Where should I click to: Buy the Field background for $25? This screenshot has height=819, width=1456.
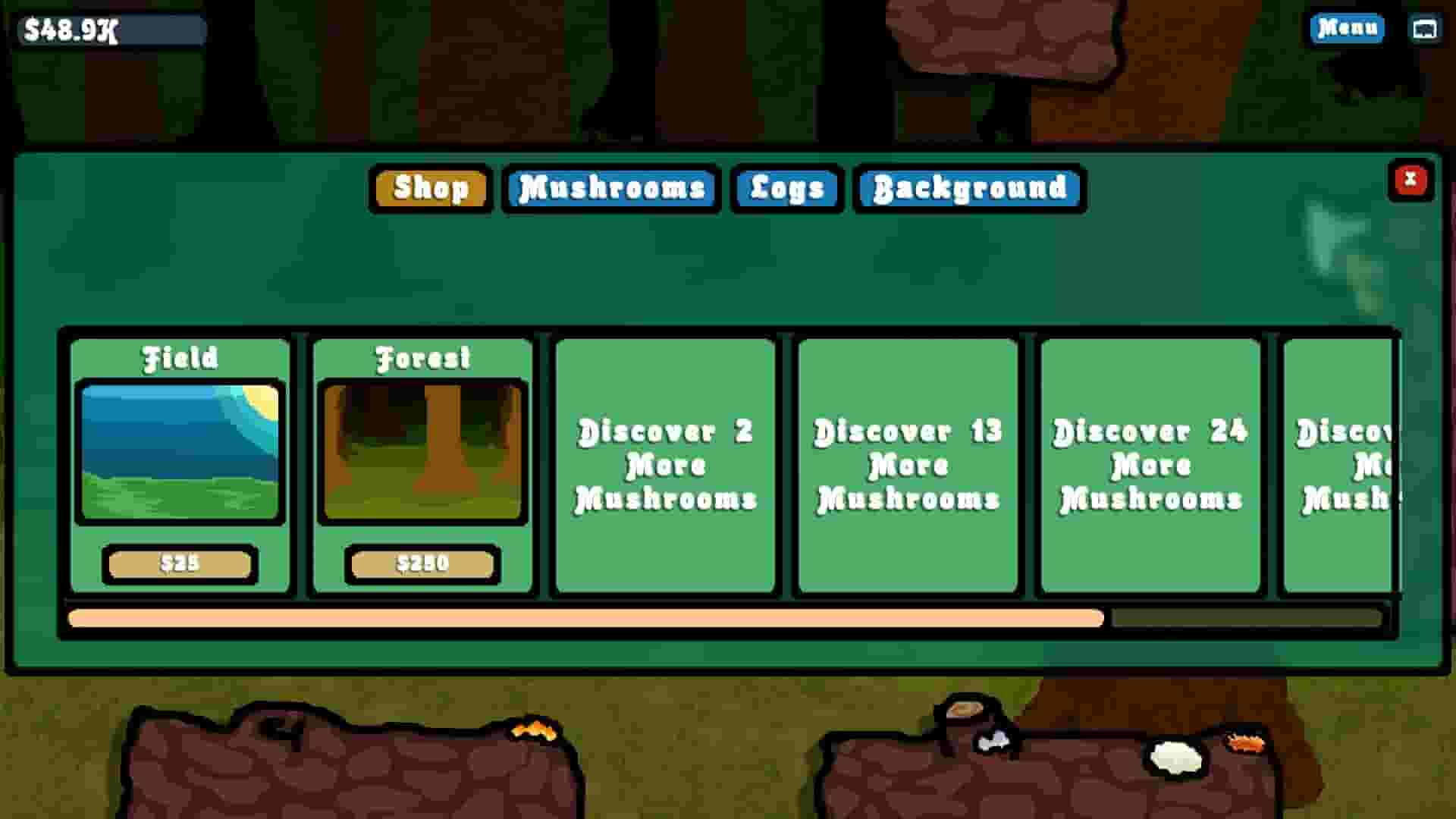pos(179,564)
